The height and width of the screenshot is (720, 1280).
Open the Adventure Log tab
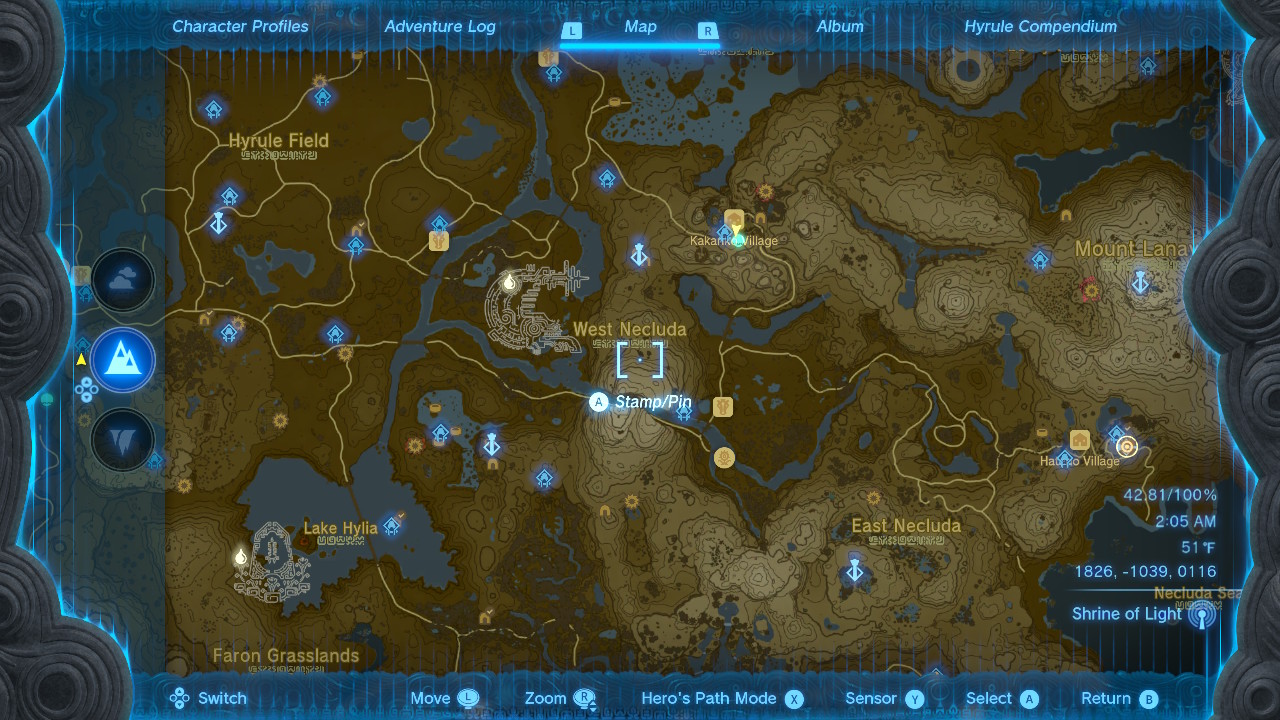[x=440, y=26]
